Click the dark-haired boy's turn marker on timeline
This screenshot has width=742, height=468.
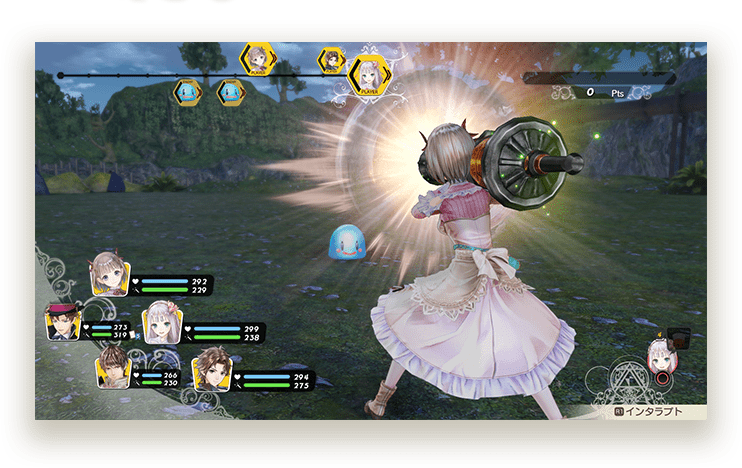[x=332, y=61]
